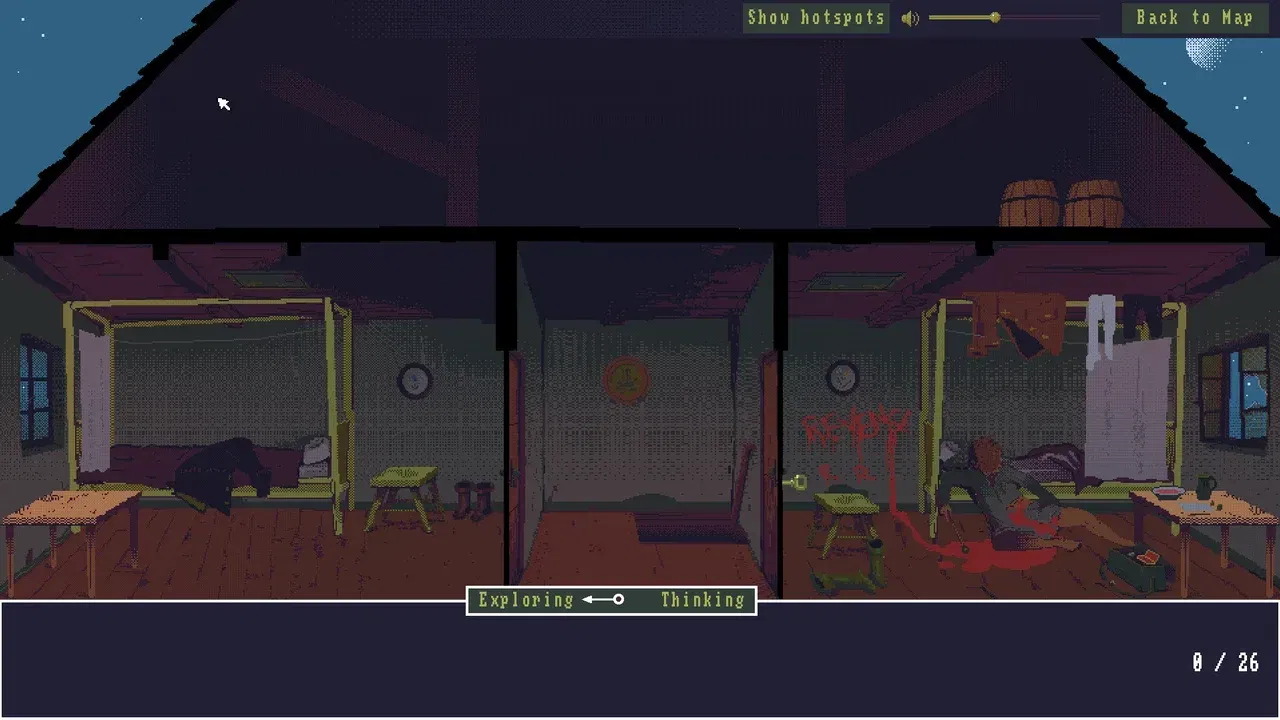Inspect the round plaque in the middle room
This screenshot has height=720, width=1280.
tap(625, 378)
